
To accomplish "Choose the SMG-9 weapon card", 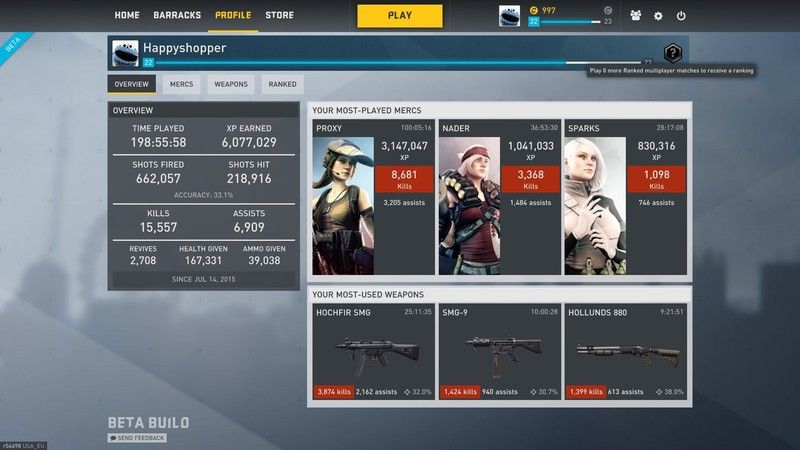I will tap(499, 353).
